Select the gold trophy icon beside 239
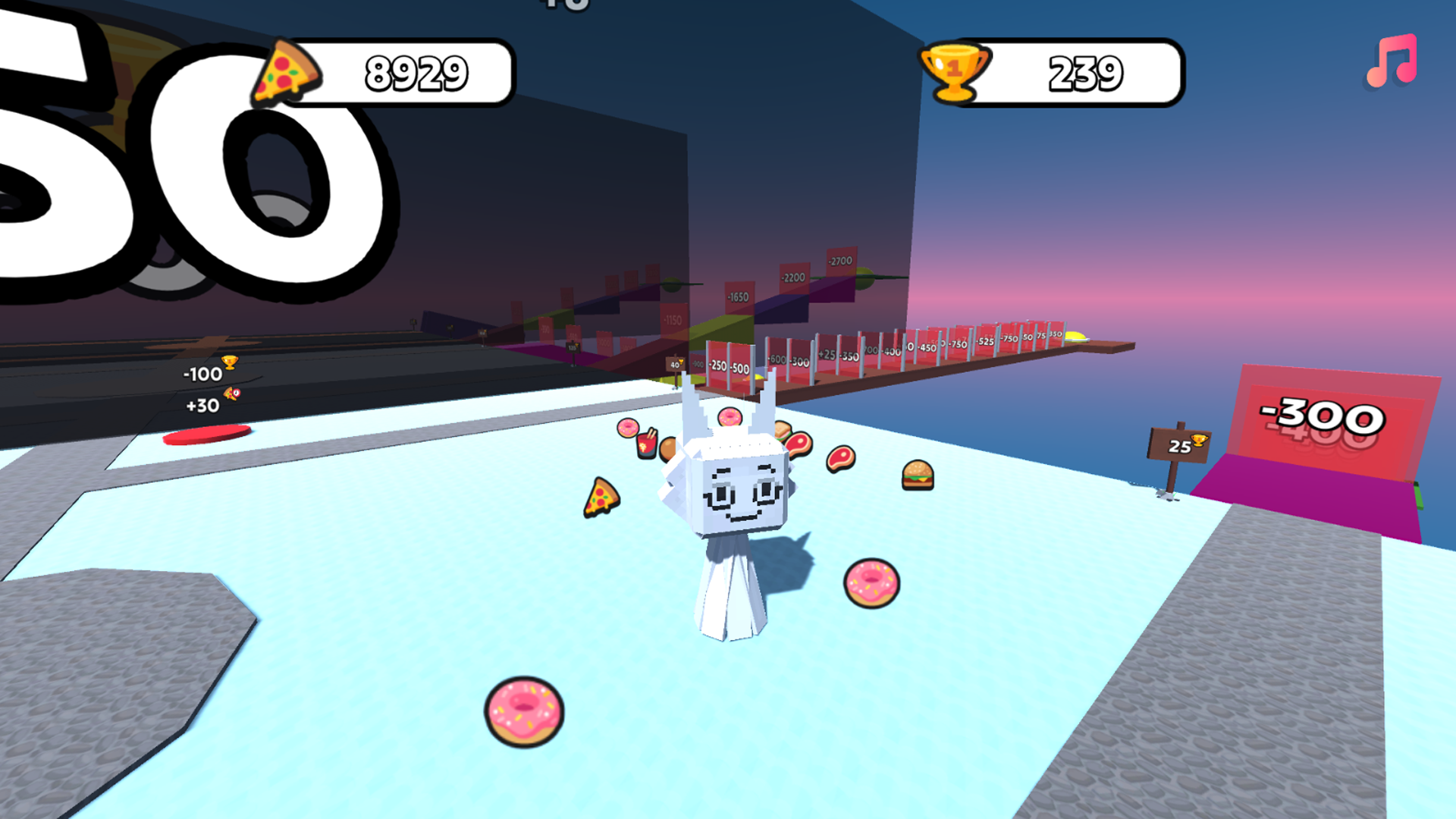The height and width of the screenshot is (819, 1456). click(955, 73)
